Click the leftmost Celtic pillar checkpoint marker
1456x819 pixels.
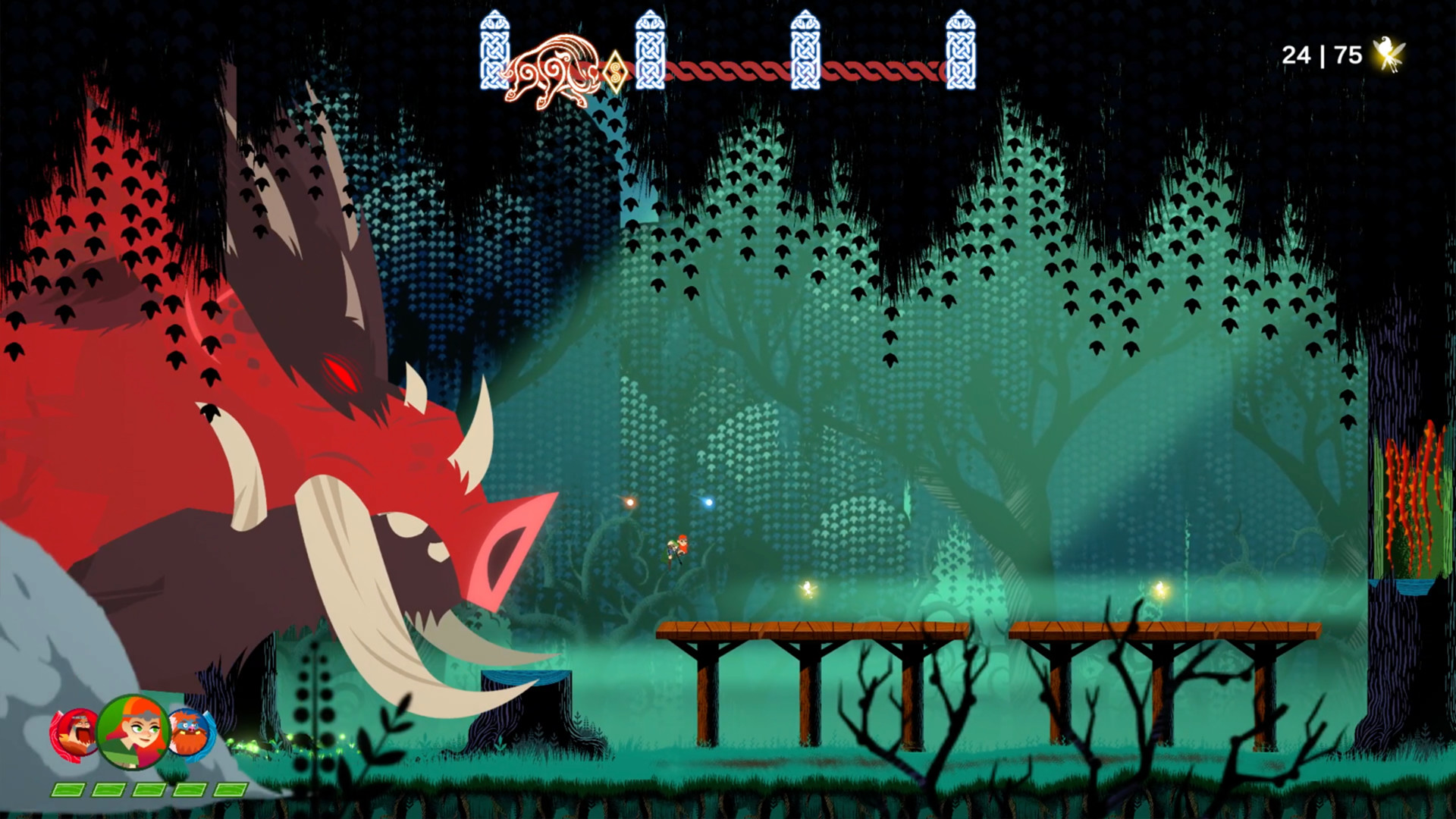pos(494,49)
